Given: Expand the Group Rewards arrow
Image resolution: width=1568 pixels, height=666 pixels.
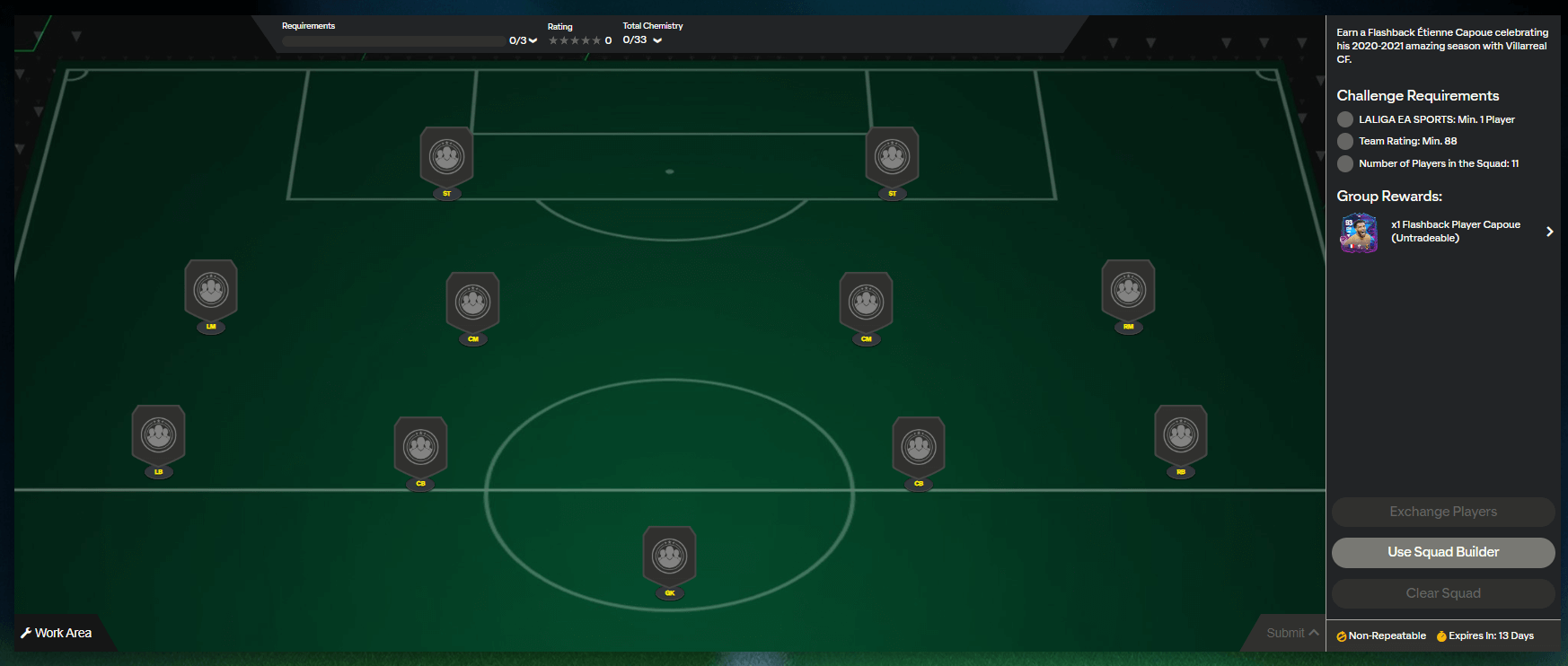Looking at the screenshot, I should point(1549,232).
